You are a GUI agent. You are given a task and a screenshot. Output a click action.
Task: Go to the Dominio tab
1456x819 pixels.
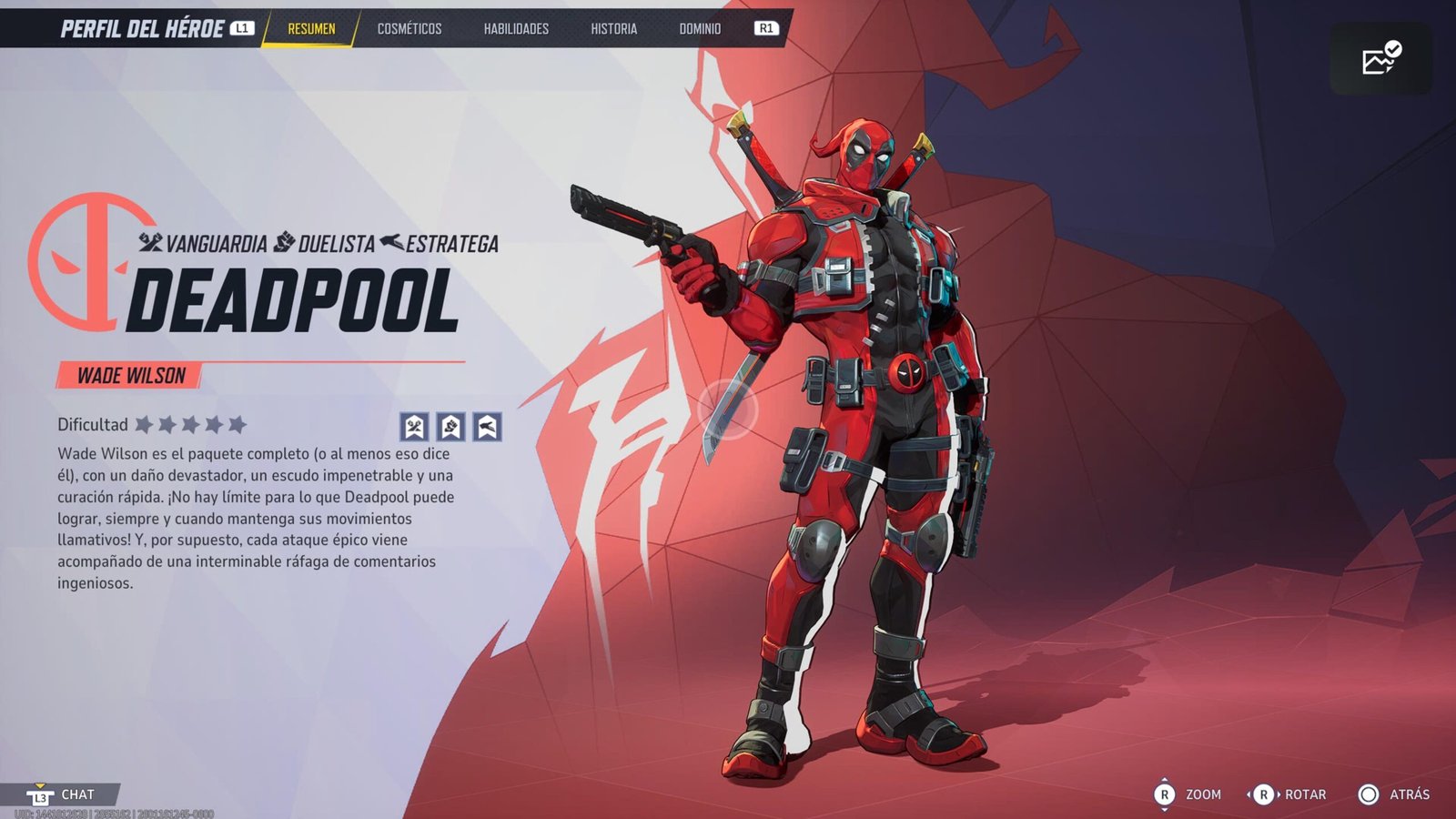coord(700,29)
